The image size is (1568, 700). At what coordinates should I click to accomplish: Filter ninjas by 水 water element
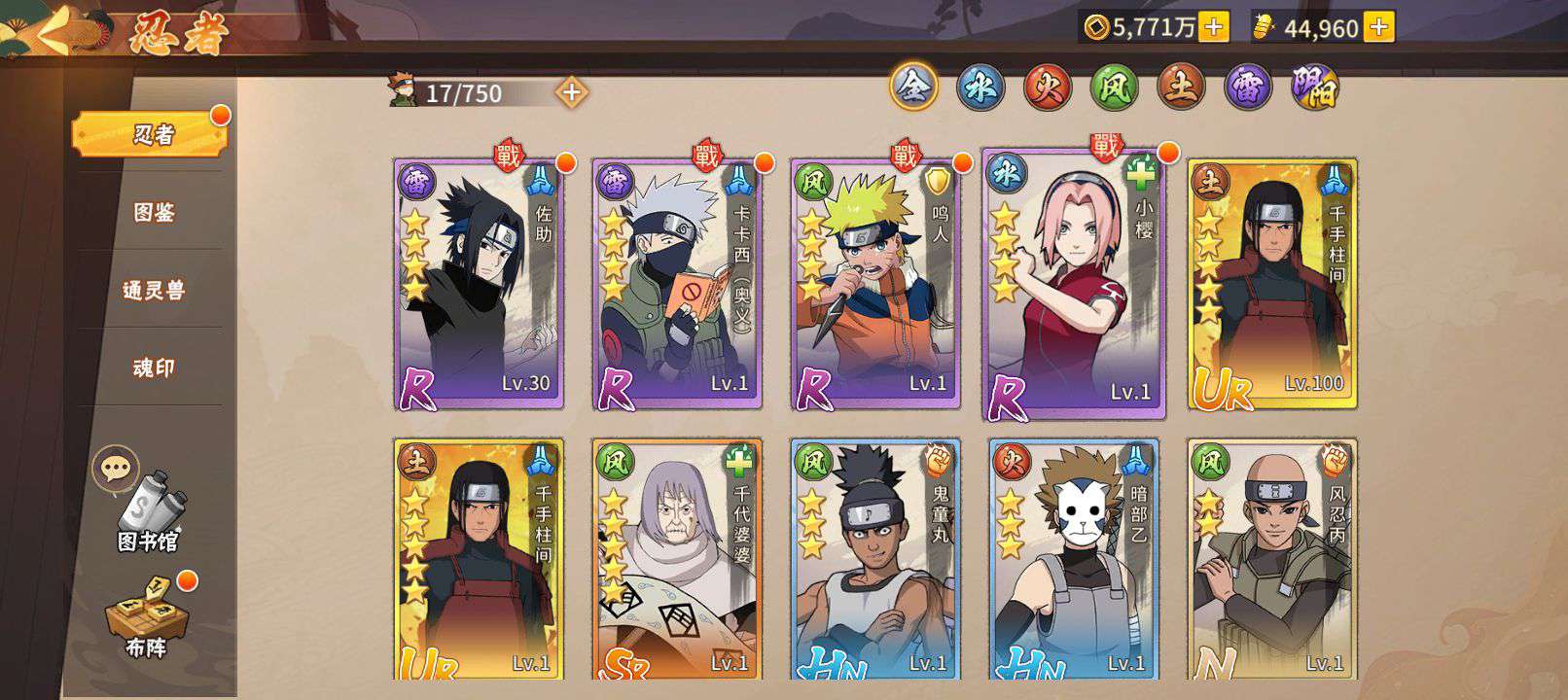coord(980,88)
